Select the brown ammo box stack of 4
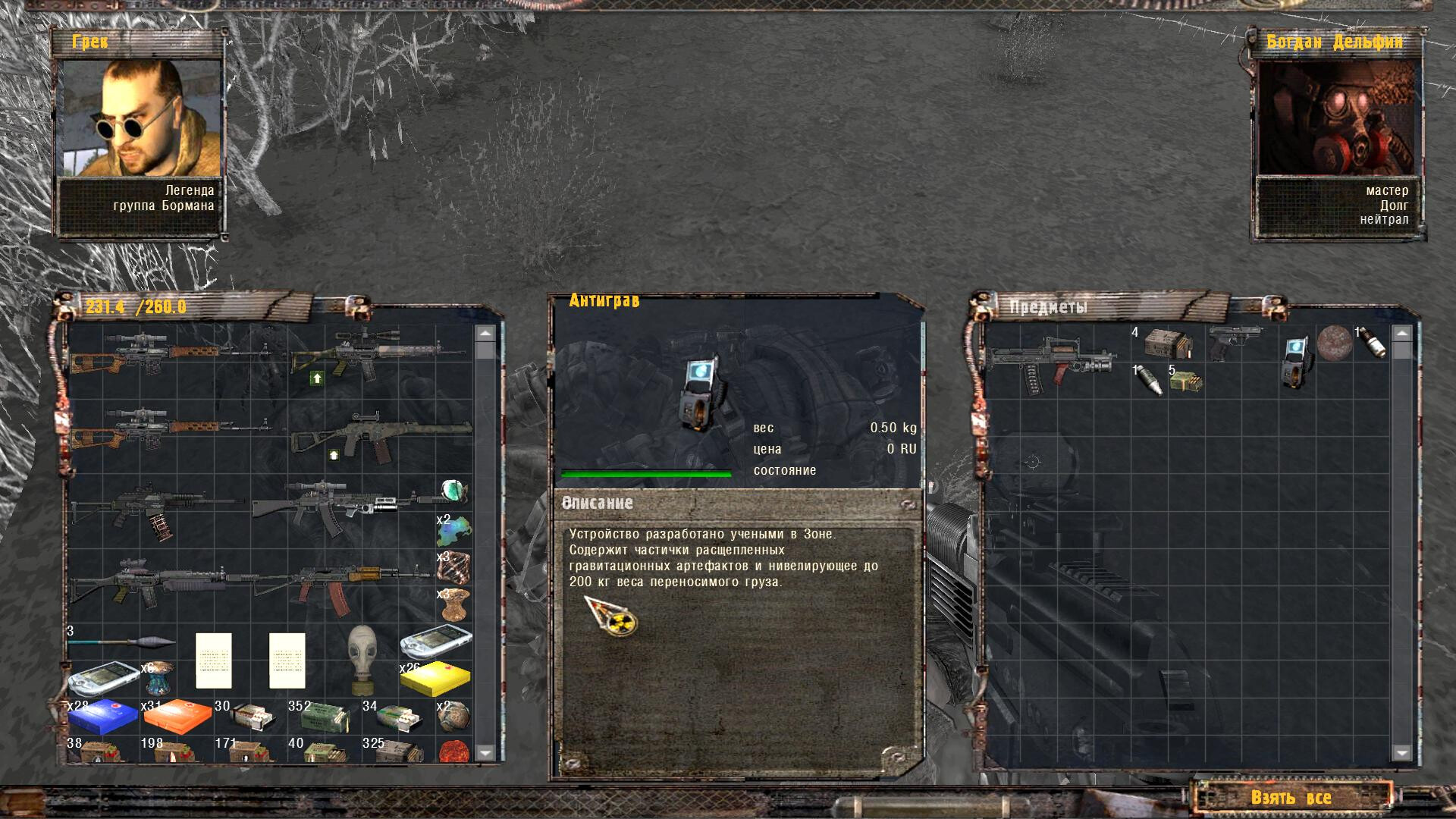1456x819 pixels. click(x=1168, y=343)
